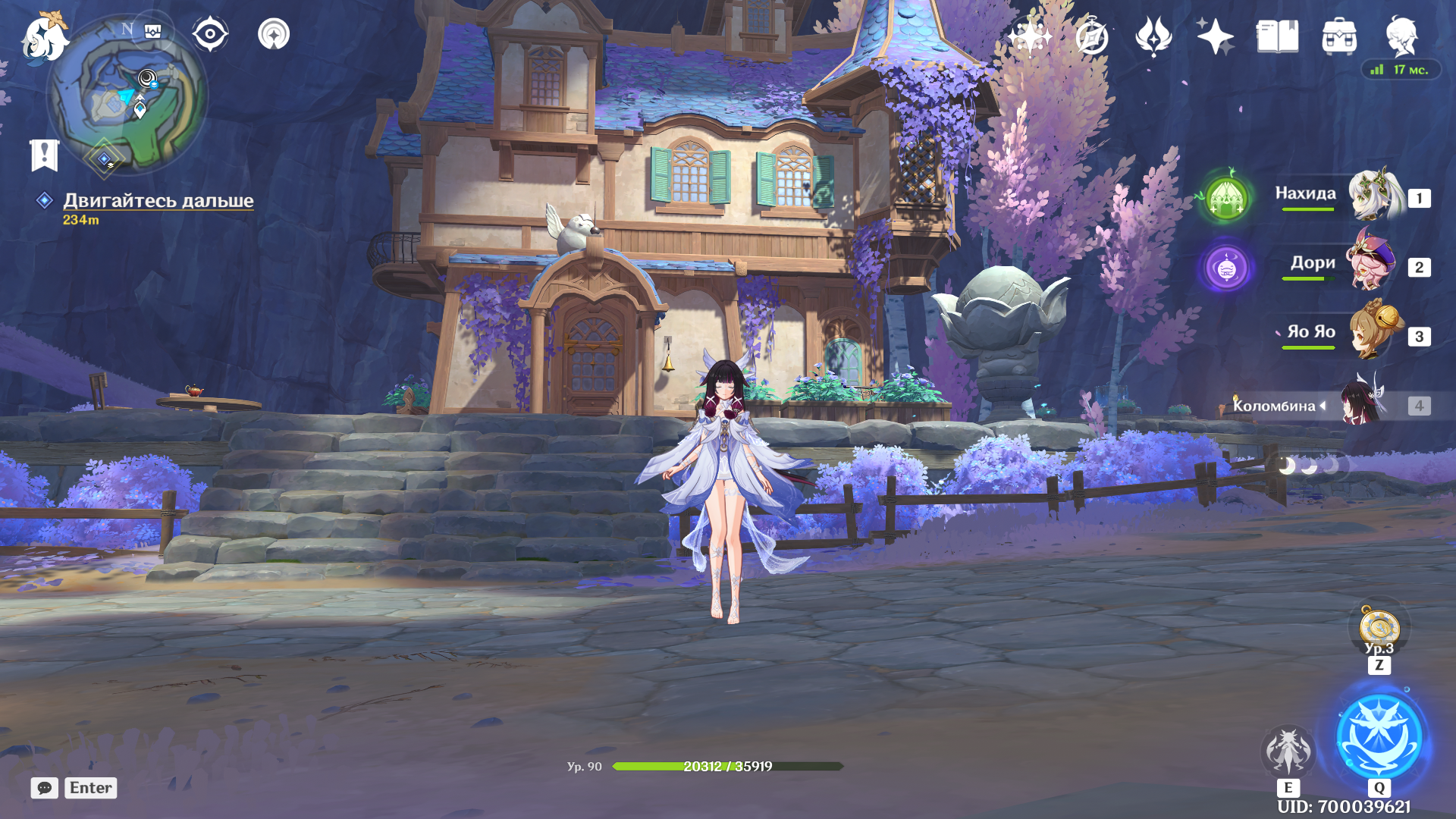1456x819 pixels.
Task: Open the character profile head icon
Action: point(1401,36)
